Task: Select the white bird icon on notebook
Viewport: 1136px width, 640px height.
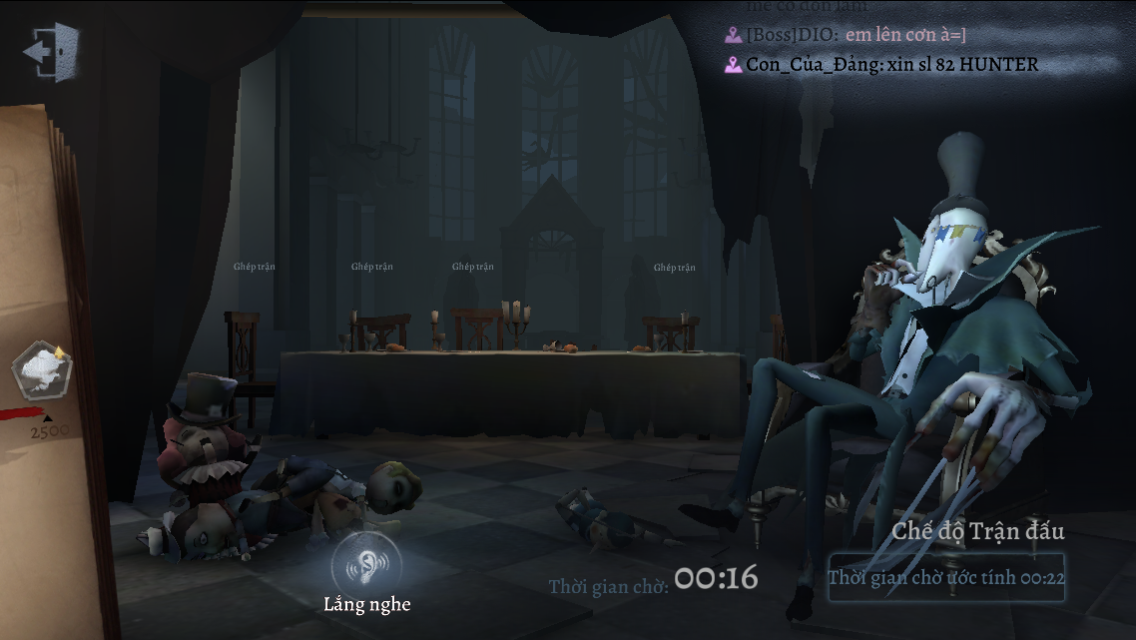Action: click(x=41, y=369)
